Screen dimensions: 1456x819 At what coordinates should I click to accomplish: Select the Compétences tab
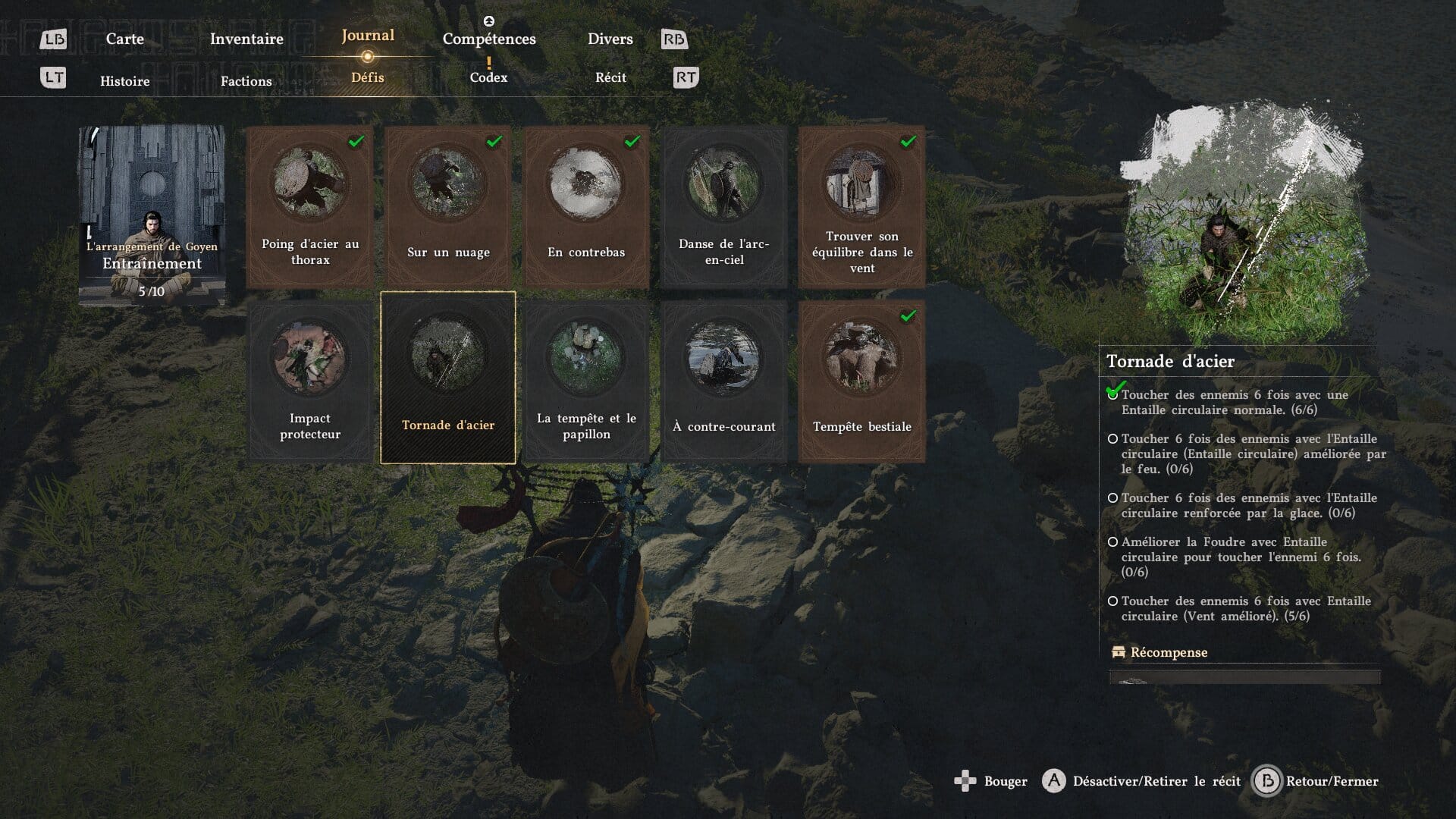(x=489, y=39)
